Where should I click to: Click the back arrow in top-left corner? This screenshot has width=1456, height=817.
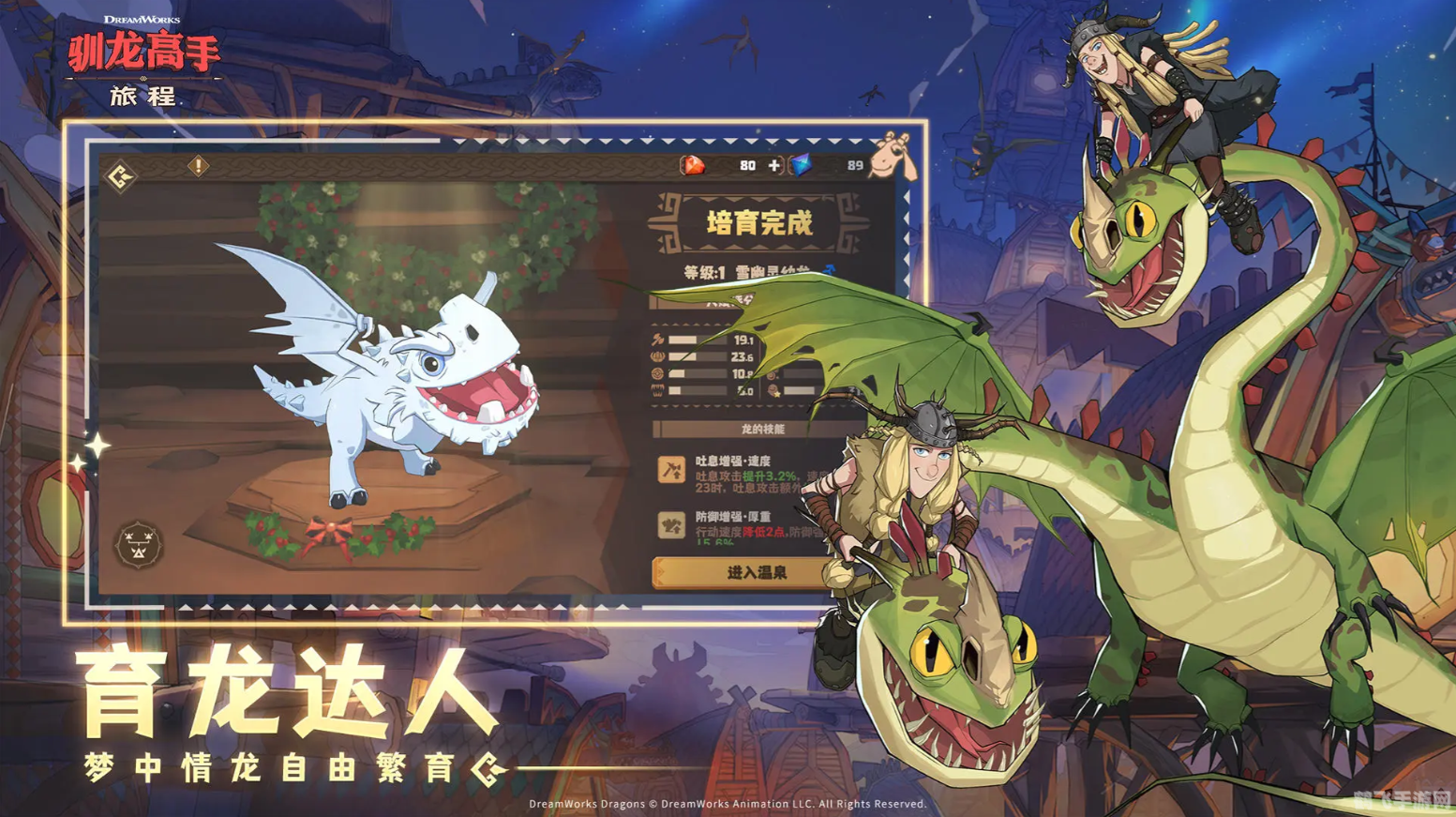pos(119,176)
